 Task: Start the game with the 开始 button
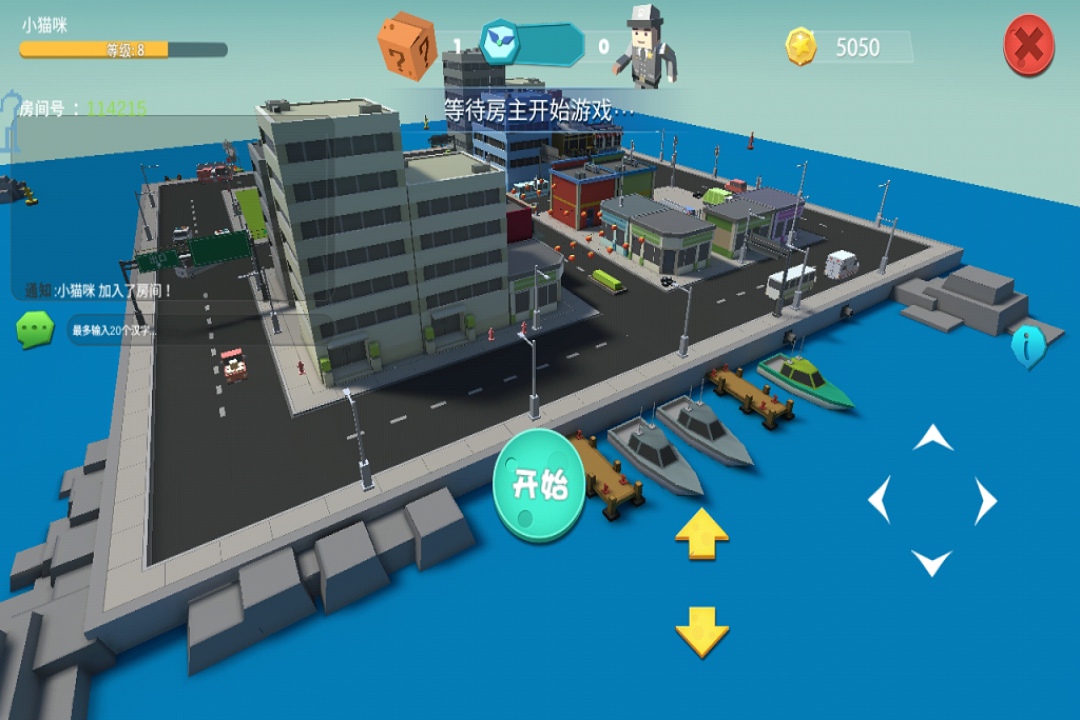539,485
